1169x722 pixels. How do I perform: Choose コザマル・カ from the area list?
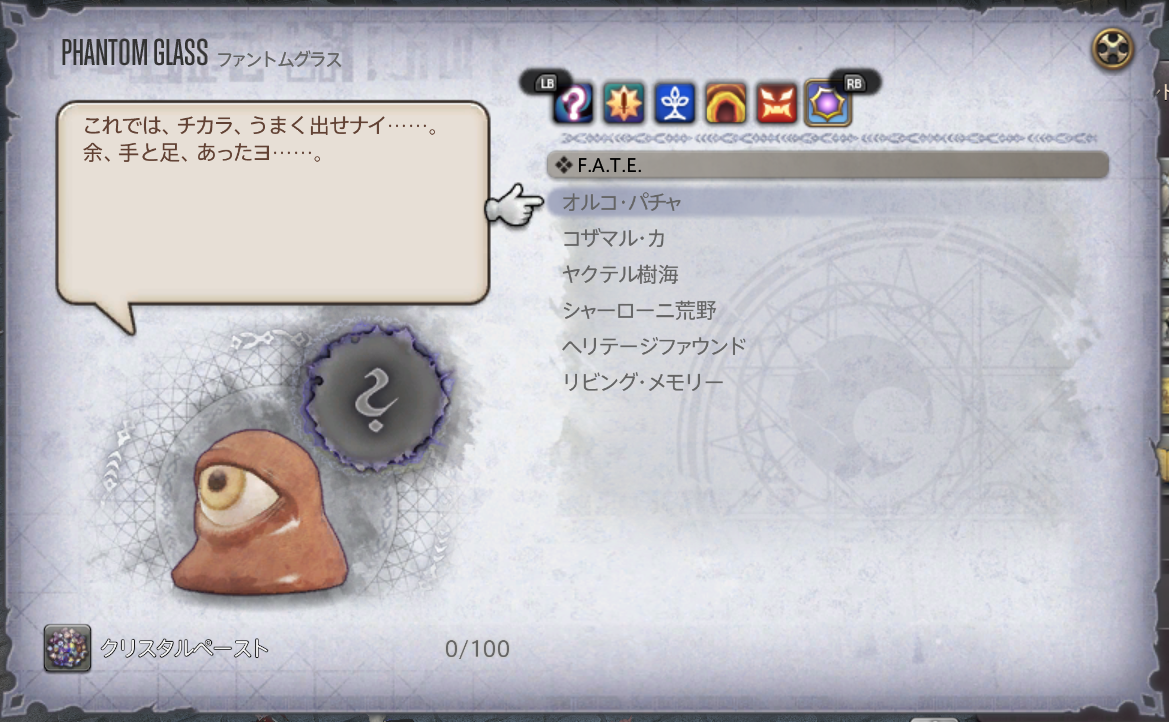point(614,239)
